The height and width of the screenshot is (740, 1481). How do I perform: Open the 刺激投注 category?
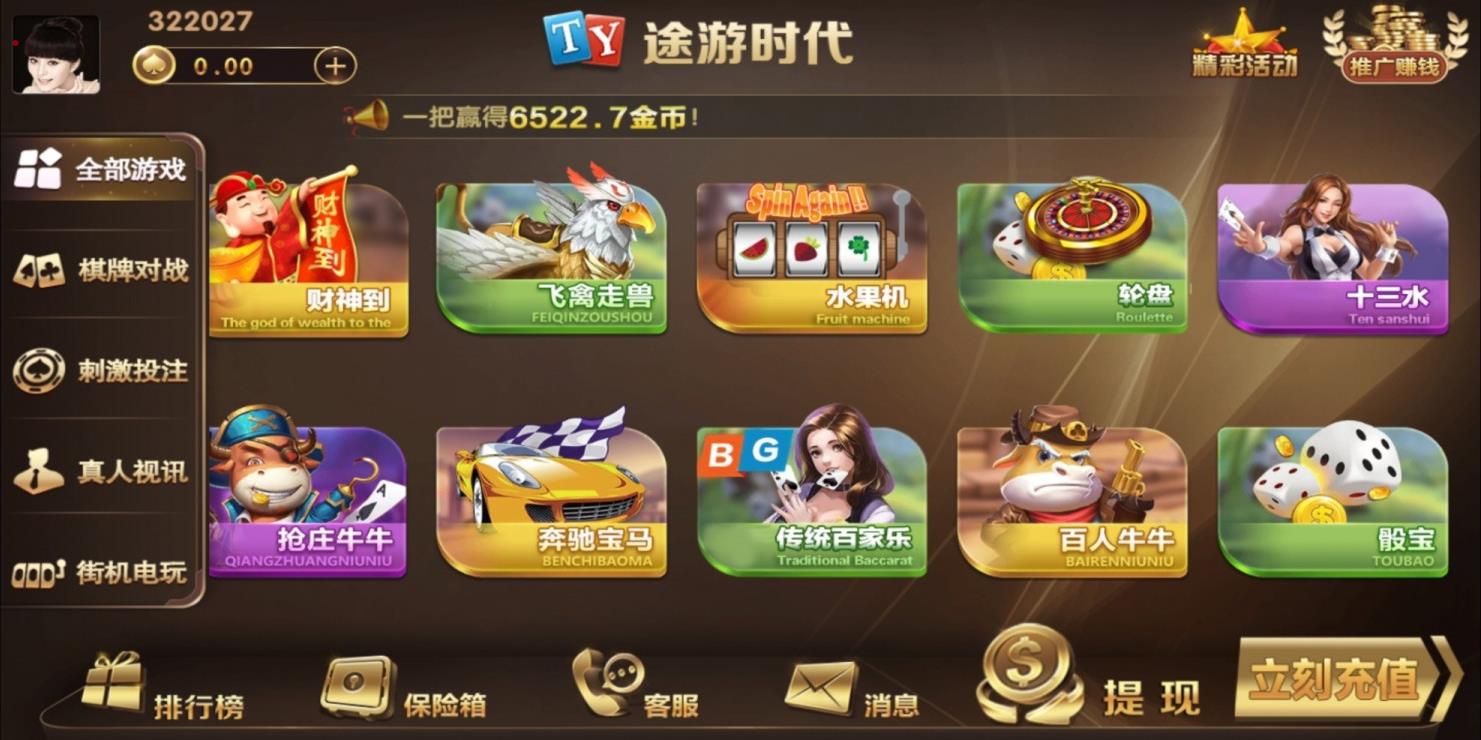[x=100, y=369]
